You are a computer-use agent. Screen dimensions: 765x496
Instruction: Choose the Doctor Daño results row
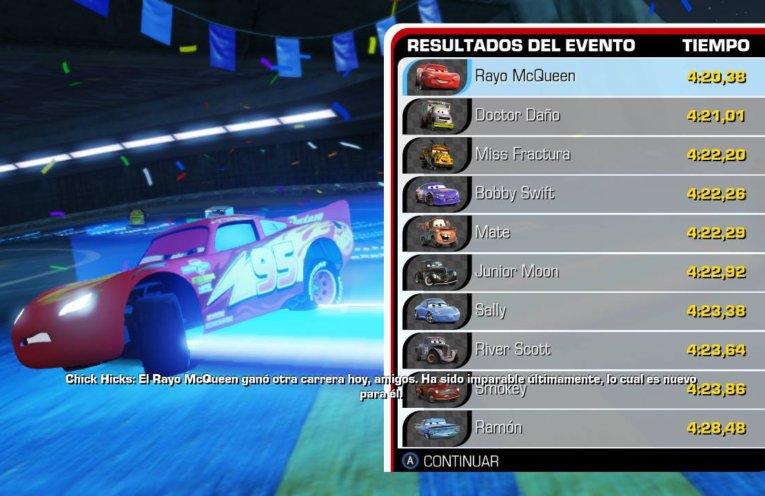(x=580, y=115)
